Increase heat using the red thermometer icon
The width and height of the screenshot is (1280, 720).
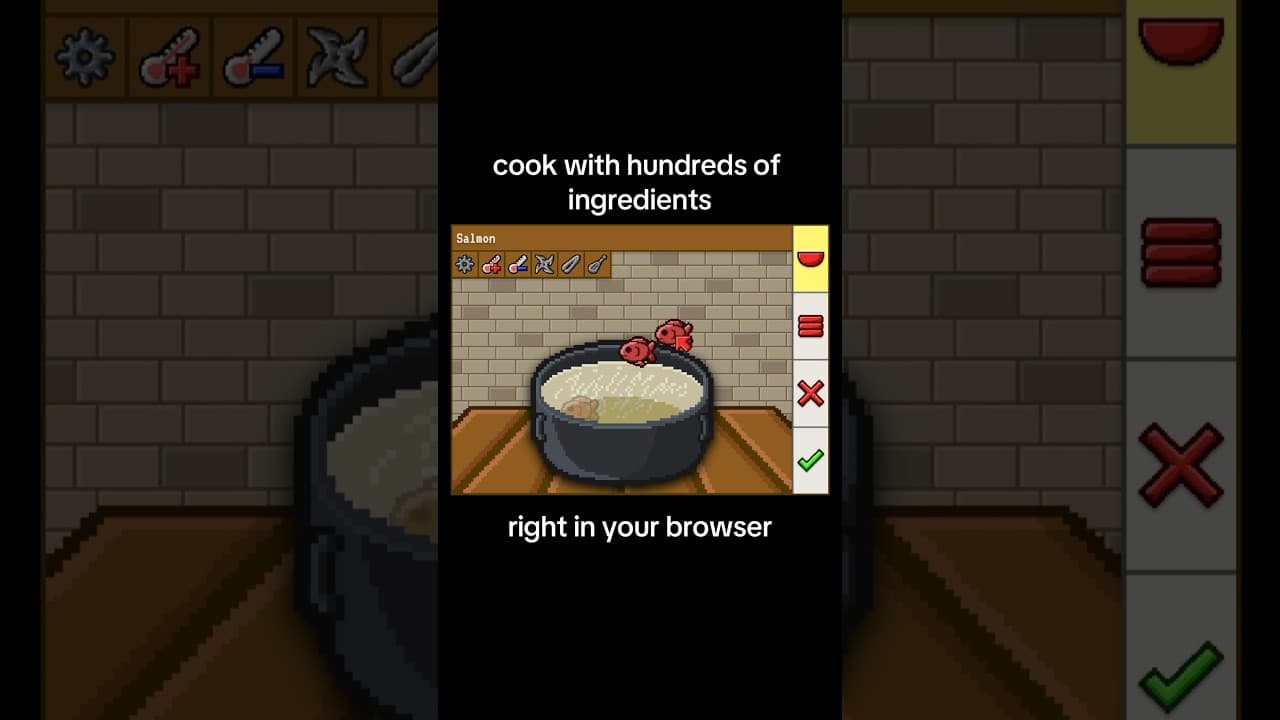(x=490, y=264)
